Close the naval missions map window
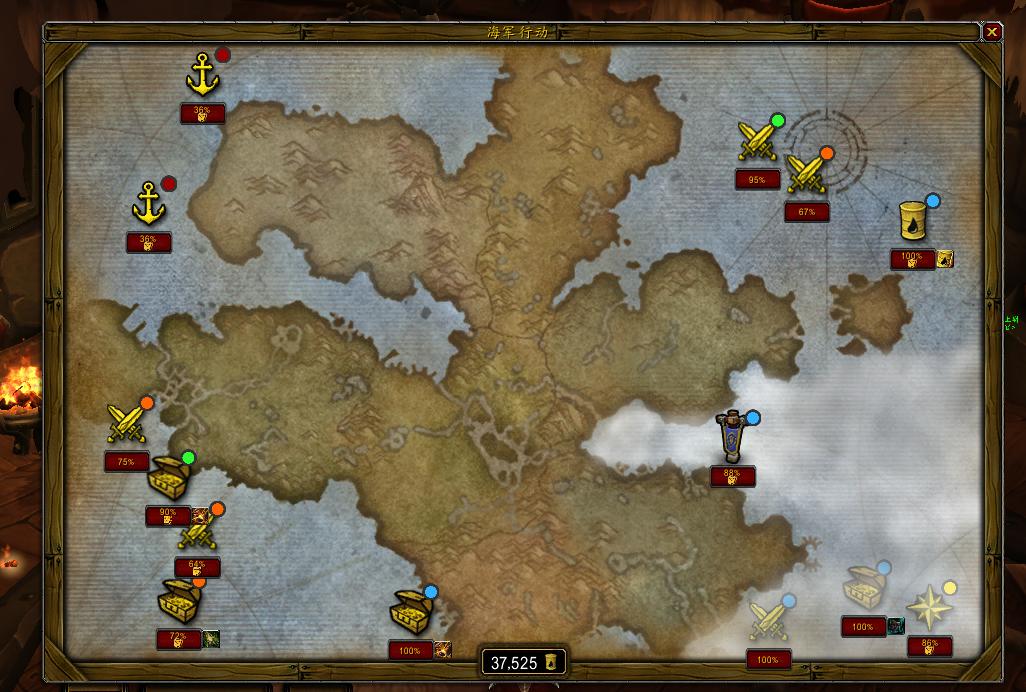Screen dimensions: 1026x692 [991, 32]
